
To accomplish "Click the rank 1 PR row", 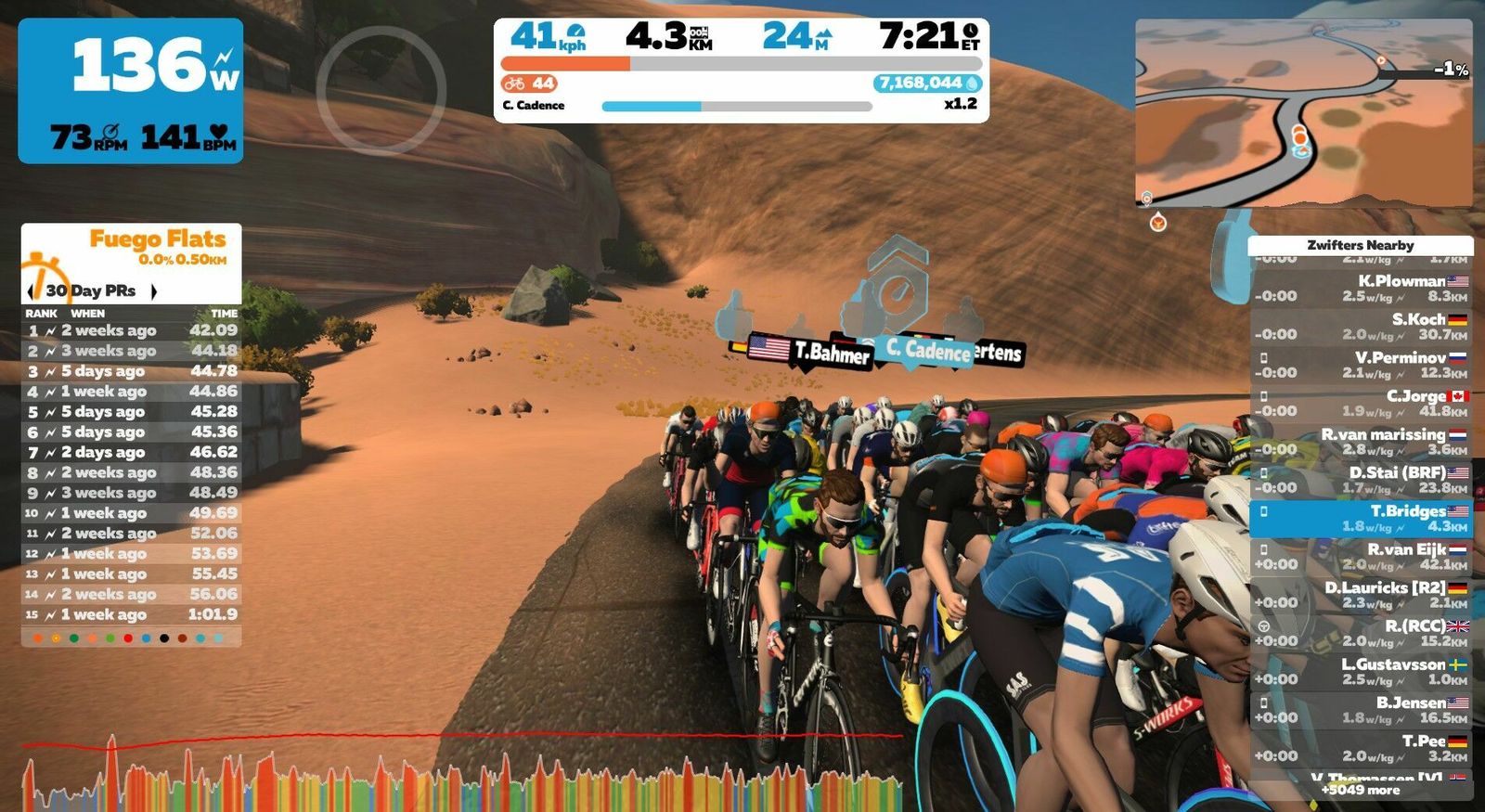I will [x=131, y=330].
